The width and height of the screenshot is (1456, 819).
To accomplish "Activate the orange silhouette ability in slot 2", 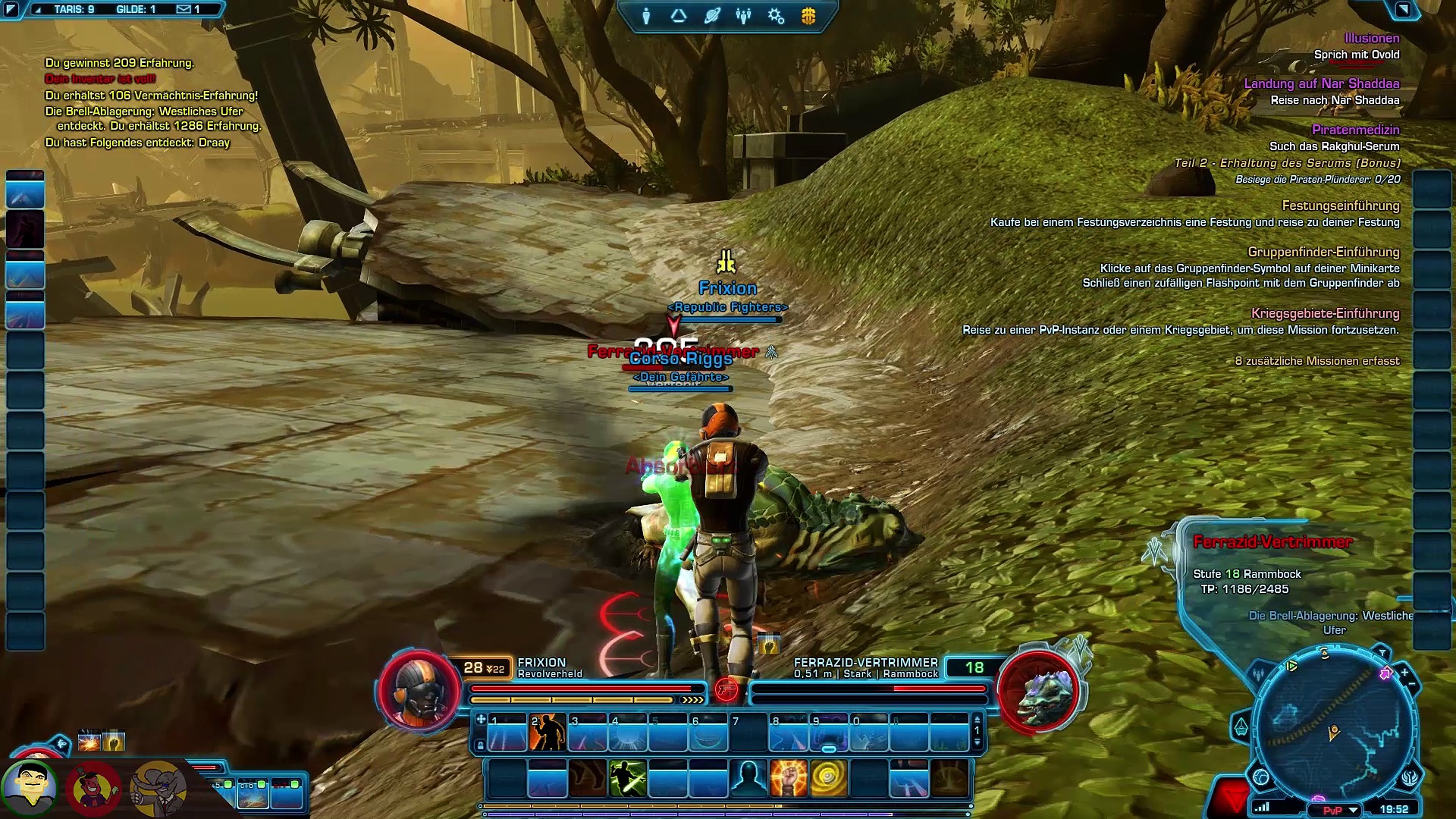I will pos(548,733).
